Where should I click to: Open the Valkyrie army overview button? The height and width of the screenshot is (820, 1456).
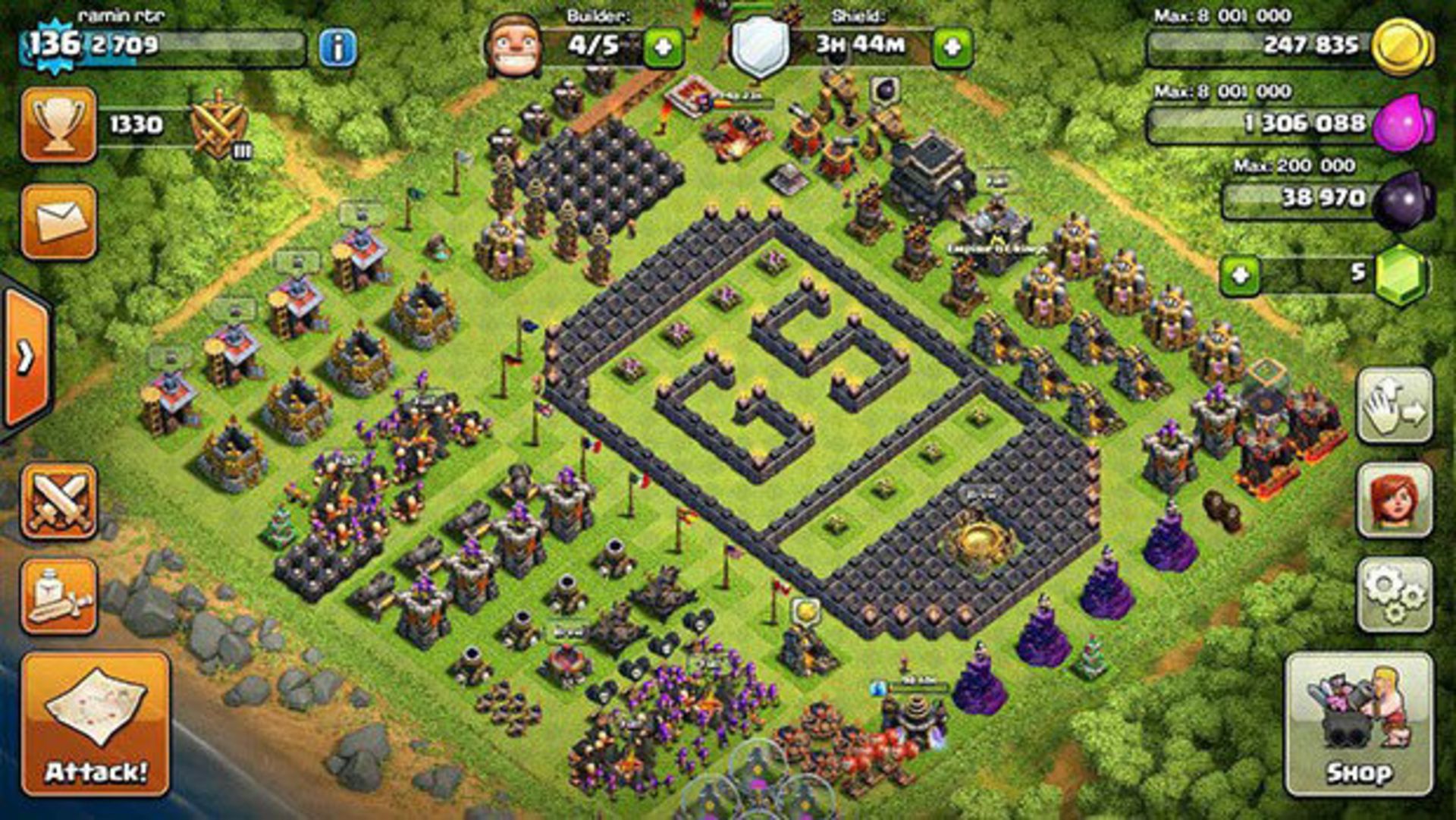pyautogui.click(x=1394, y=501)
